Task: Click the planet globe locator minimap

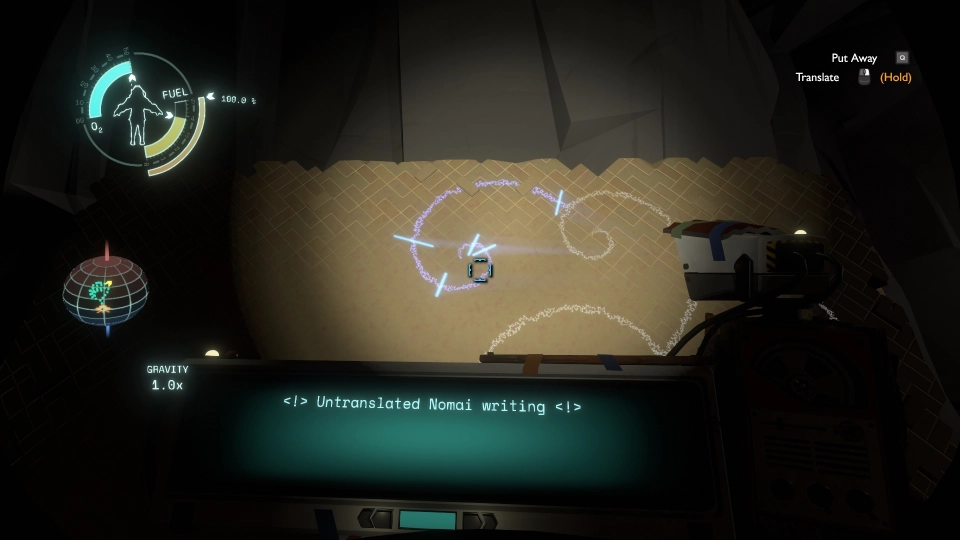Action: coord(105,290)
